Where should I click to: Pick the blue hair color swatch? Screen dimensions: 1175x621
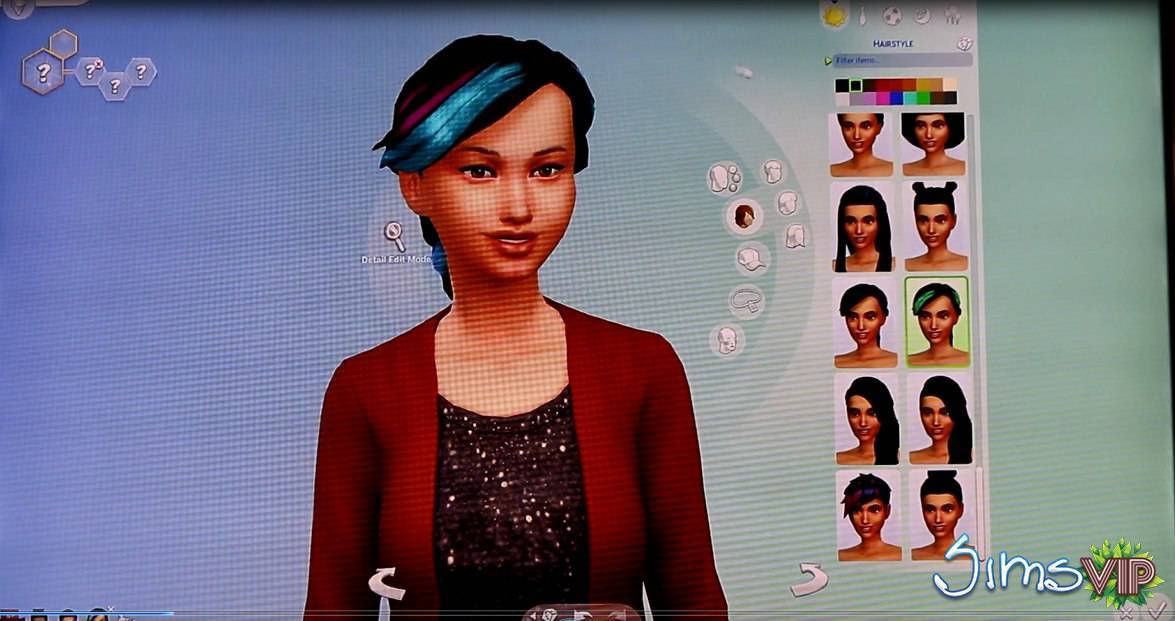coord(896,98)
